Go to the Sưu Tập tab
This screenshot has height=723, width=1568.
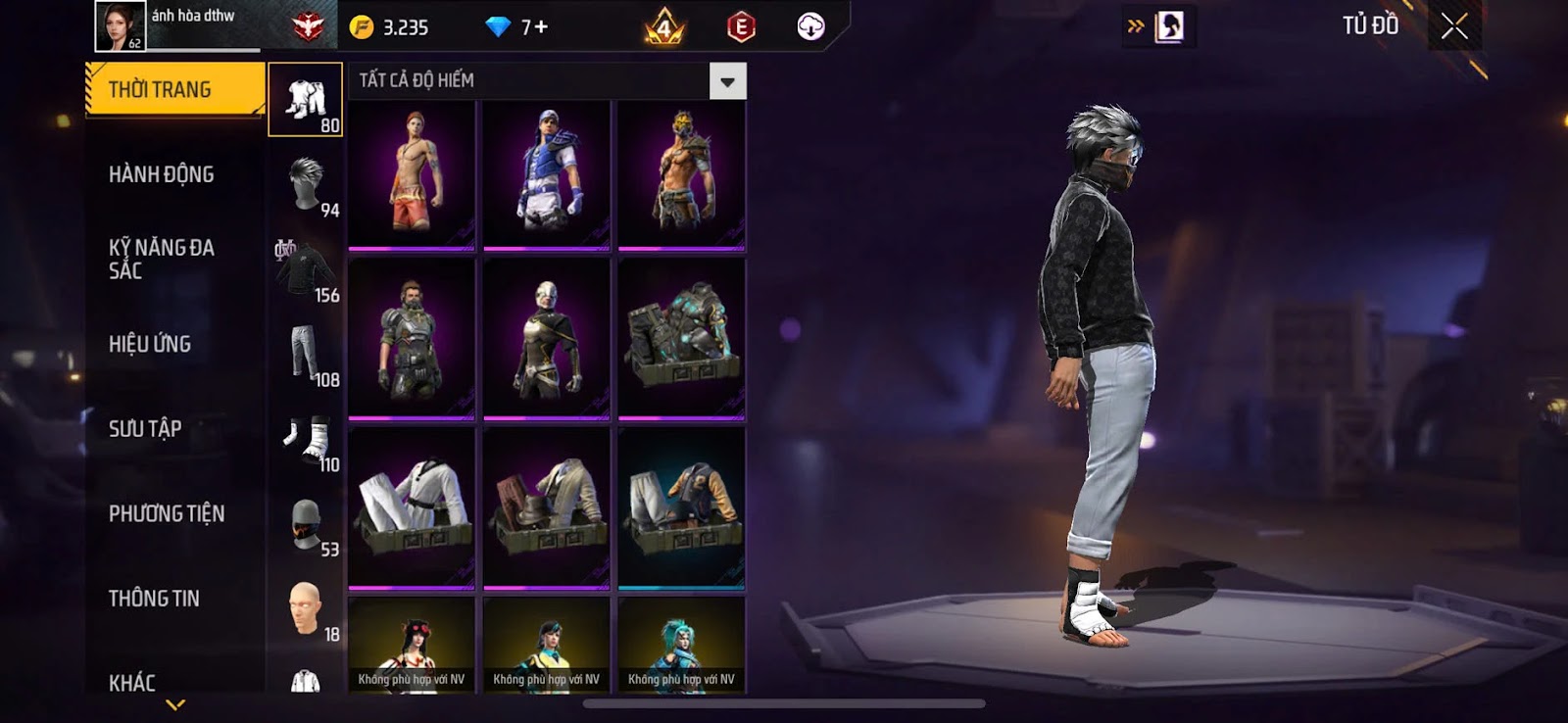pyautogui.click(x=145, y=429)
